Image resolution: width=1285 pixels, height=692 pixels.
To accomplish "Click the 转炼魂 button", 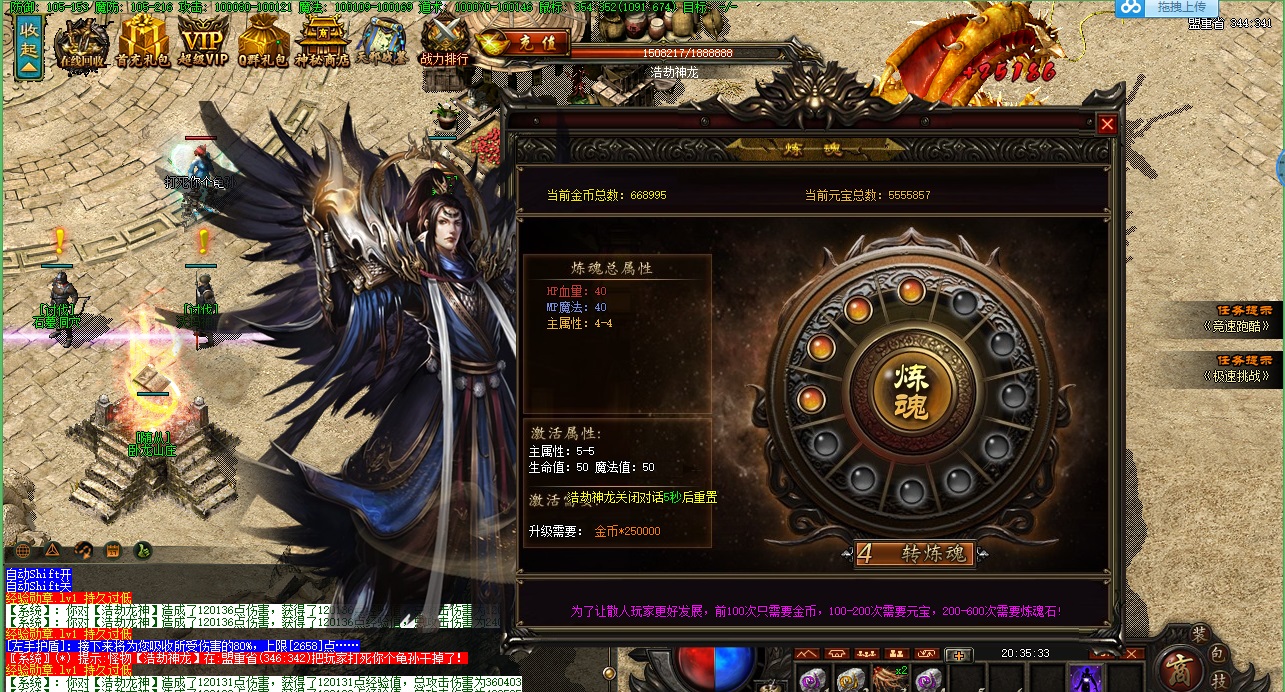I will tap(915, 553).
